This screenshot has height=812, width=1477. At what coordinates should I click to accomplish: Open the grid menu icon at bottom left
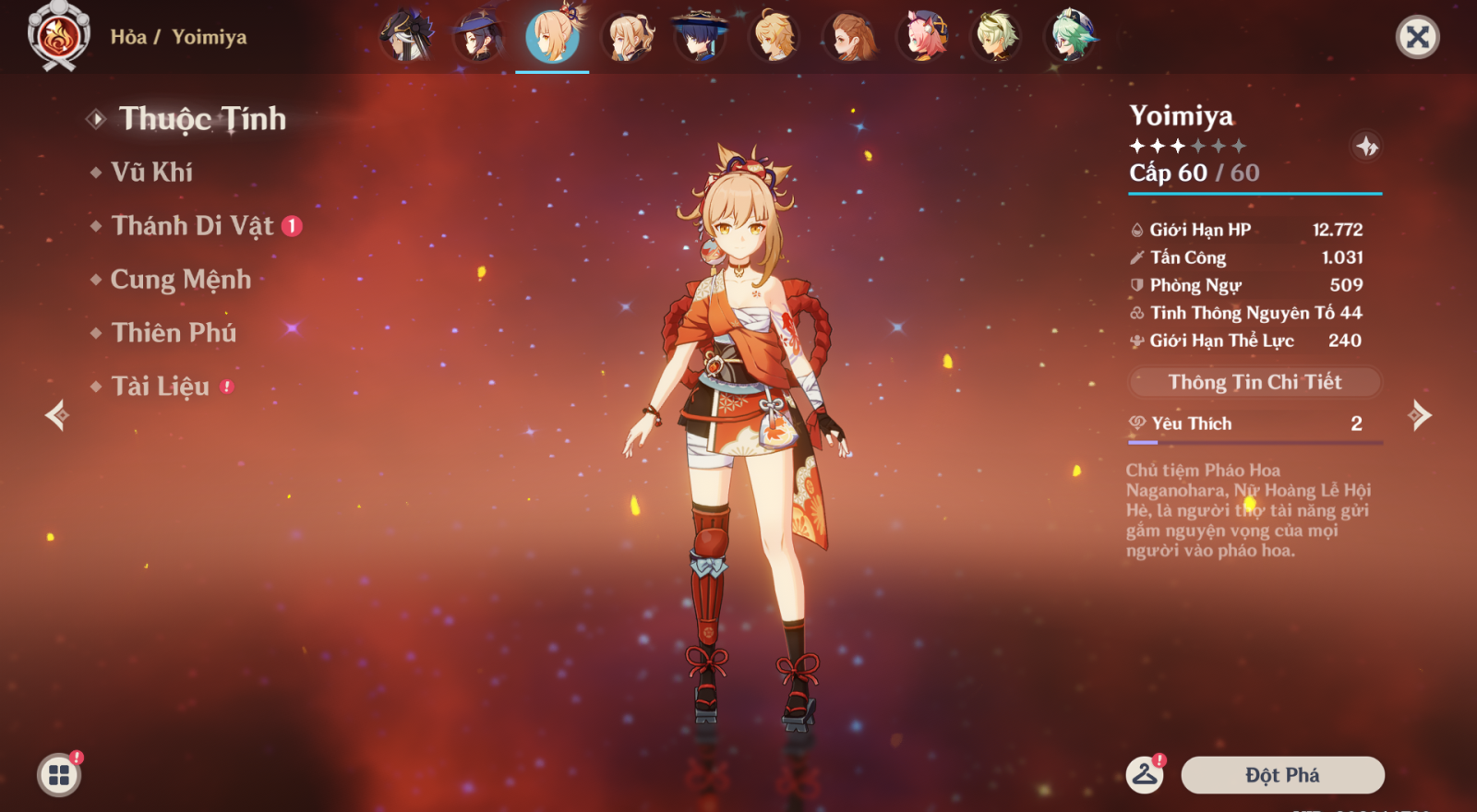pos(59,775)
